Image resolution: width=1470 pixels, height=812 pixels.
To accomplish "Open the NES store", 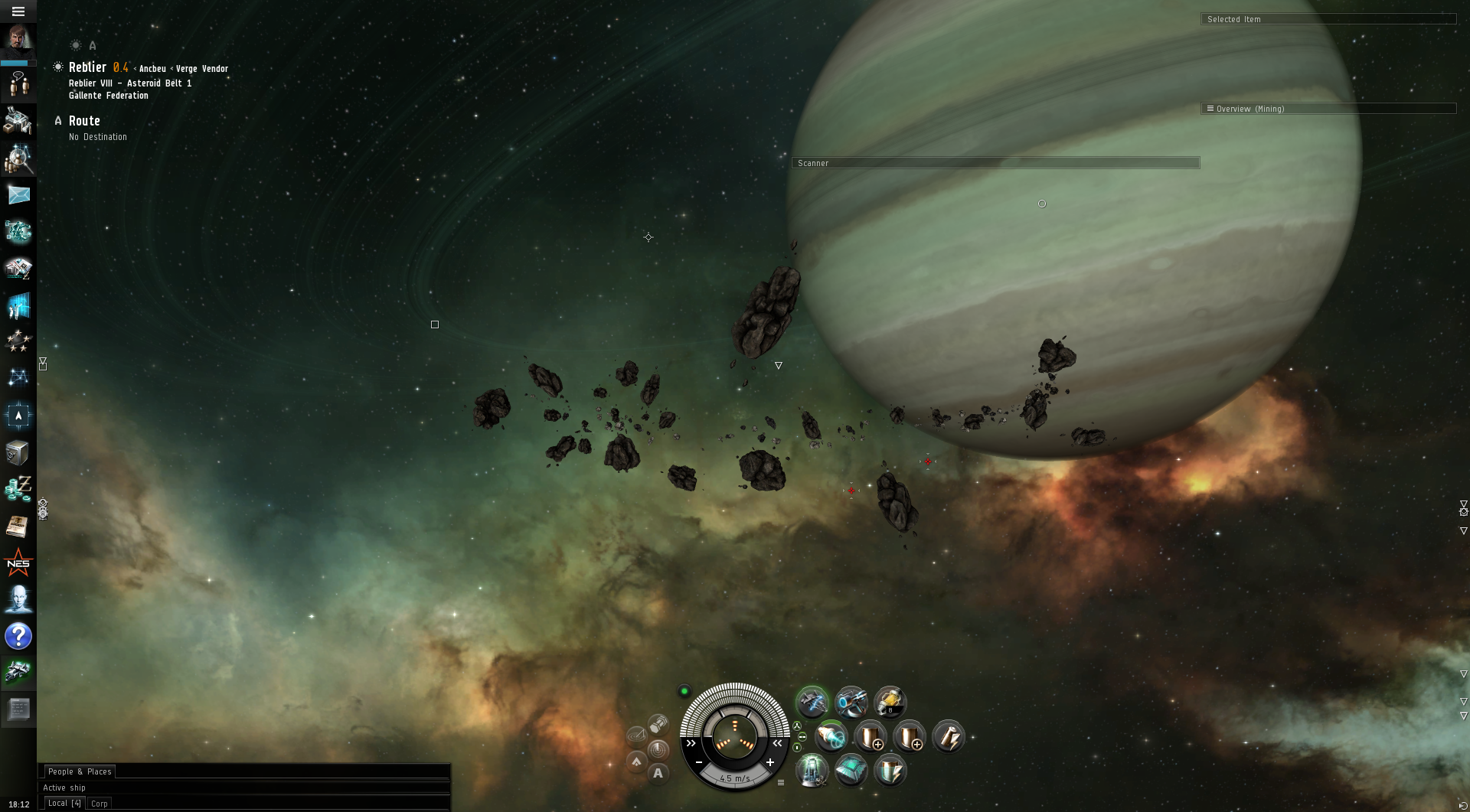I will point(18,564).
